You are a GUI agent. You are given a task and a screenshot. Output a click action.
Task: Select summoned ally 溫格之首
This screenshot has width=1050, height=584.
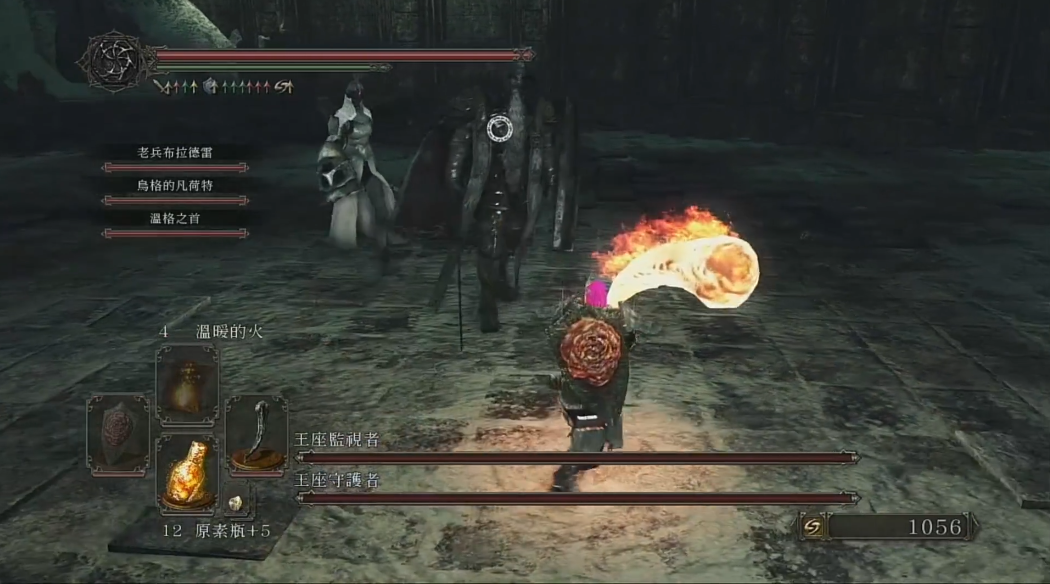click(x=175, y=218)
